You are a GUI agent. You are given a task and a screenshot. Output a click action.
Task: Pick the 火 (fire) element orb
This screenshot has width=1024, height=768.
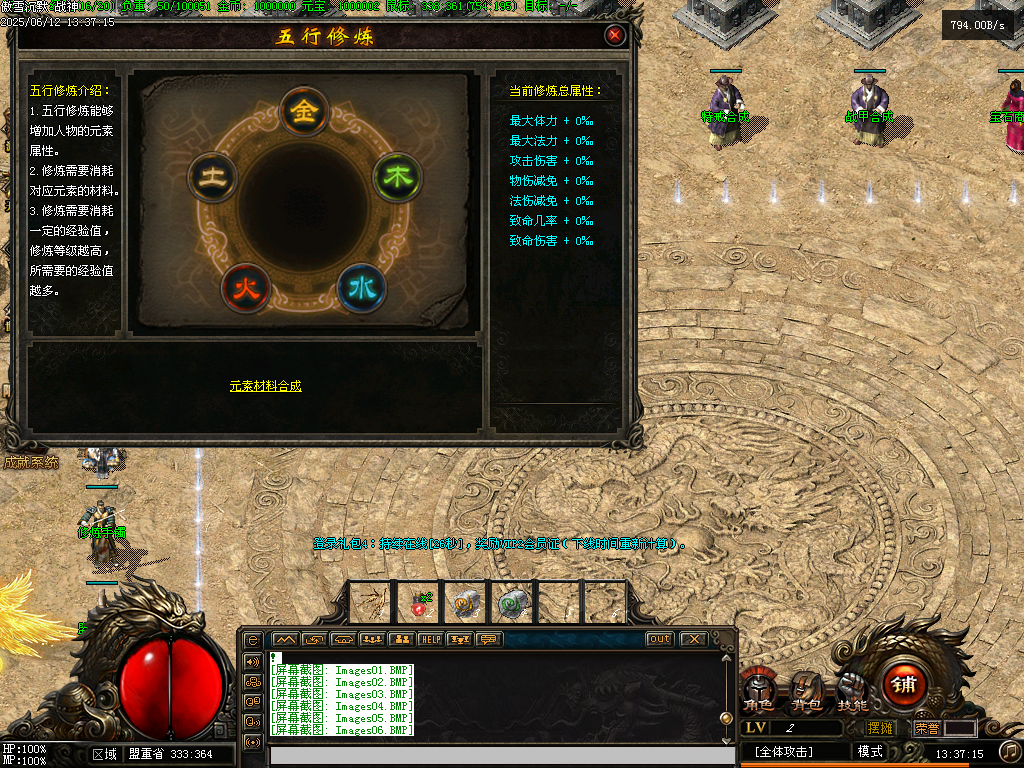(x=246, y=288)
